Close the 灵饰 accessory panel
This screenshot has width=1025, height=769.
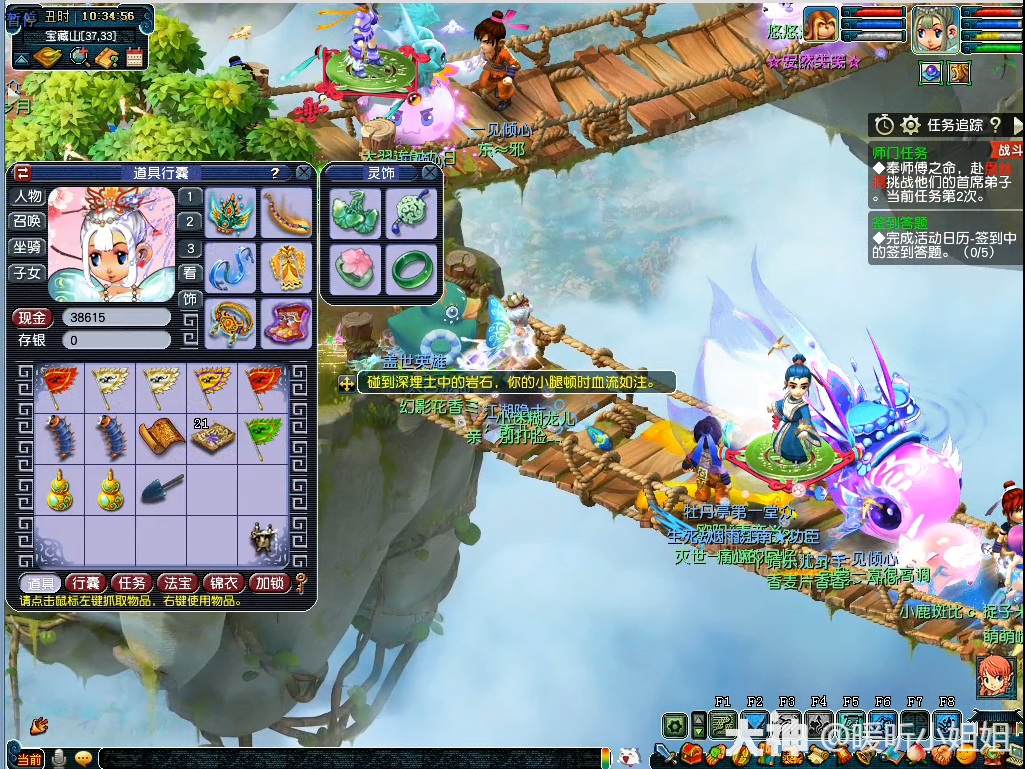coord(430,173)
